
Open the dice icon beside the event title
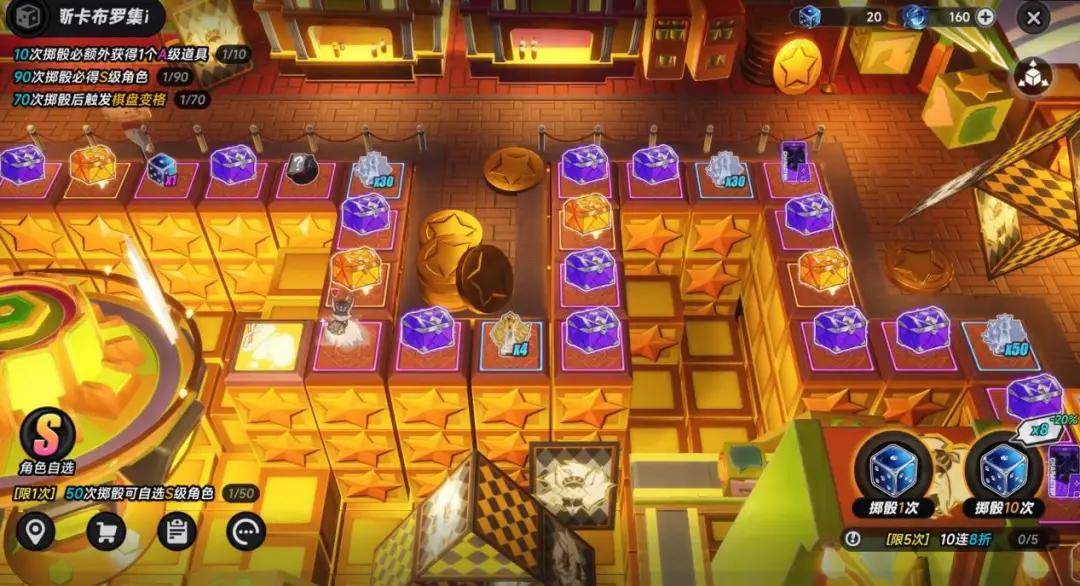coord(27,17)
